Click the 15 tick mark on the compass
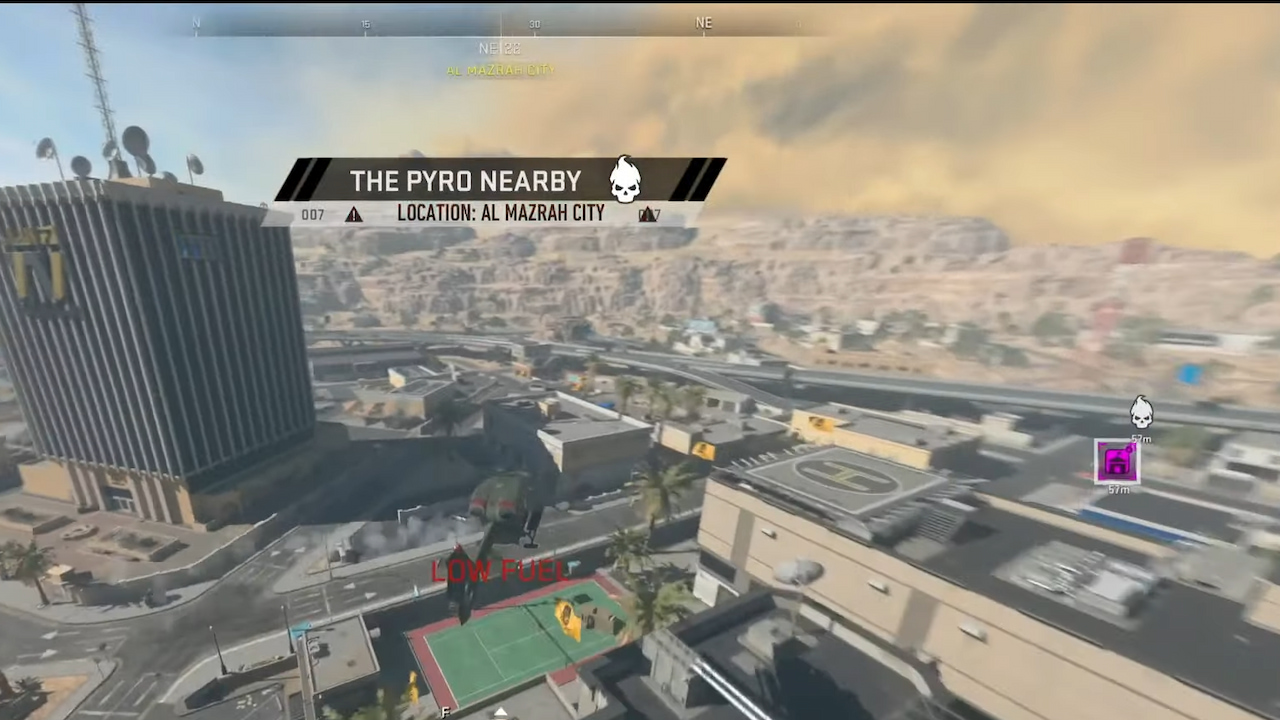 [366, 23]
